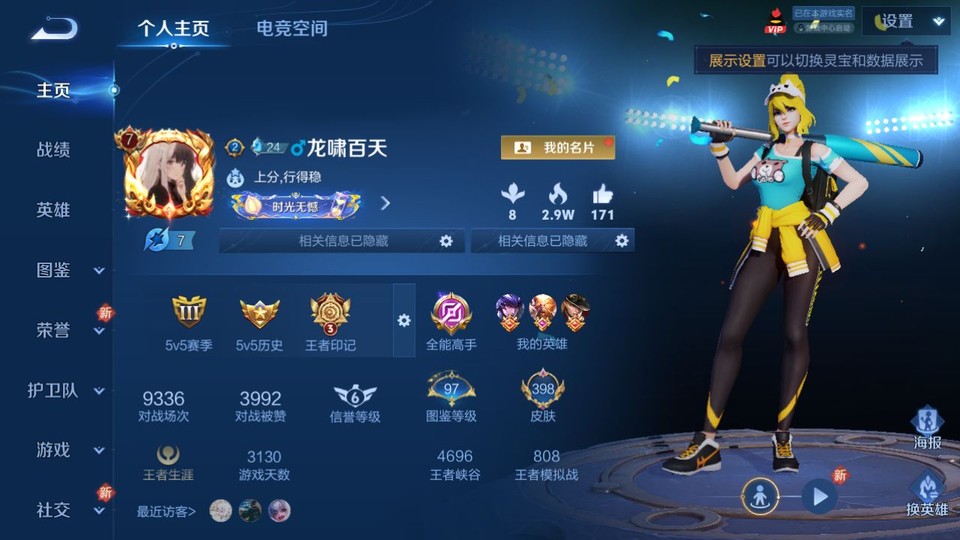
Task: Select 英雄 in the side menu
Action: [54, 210]
